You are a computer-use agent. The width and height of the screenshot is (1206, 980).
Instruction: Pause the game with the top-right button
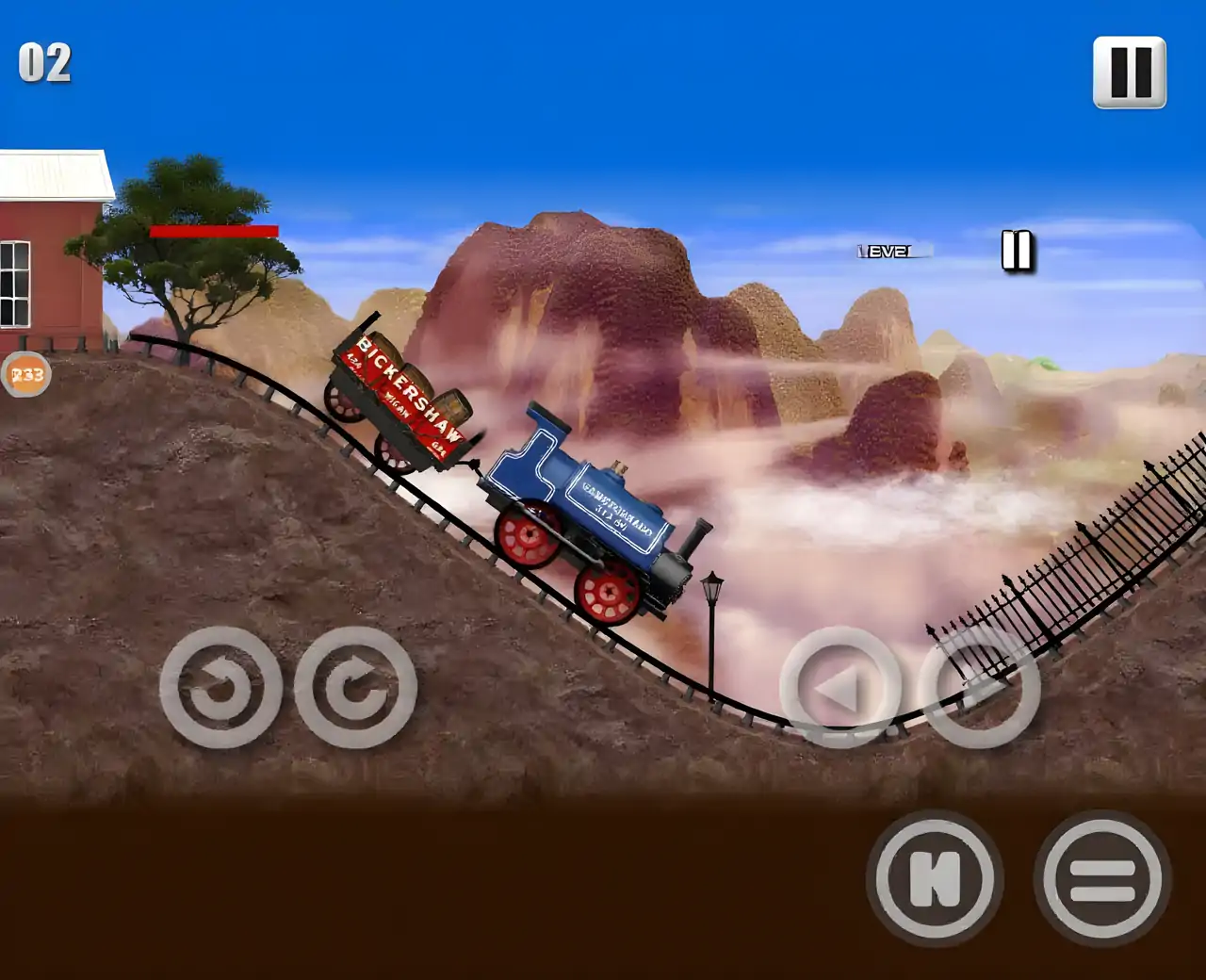1129,73
